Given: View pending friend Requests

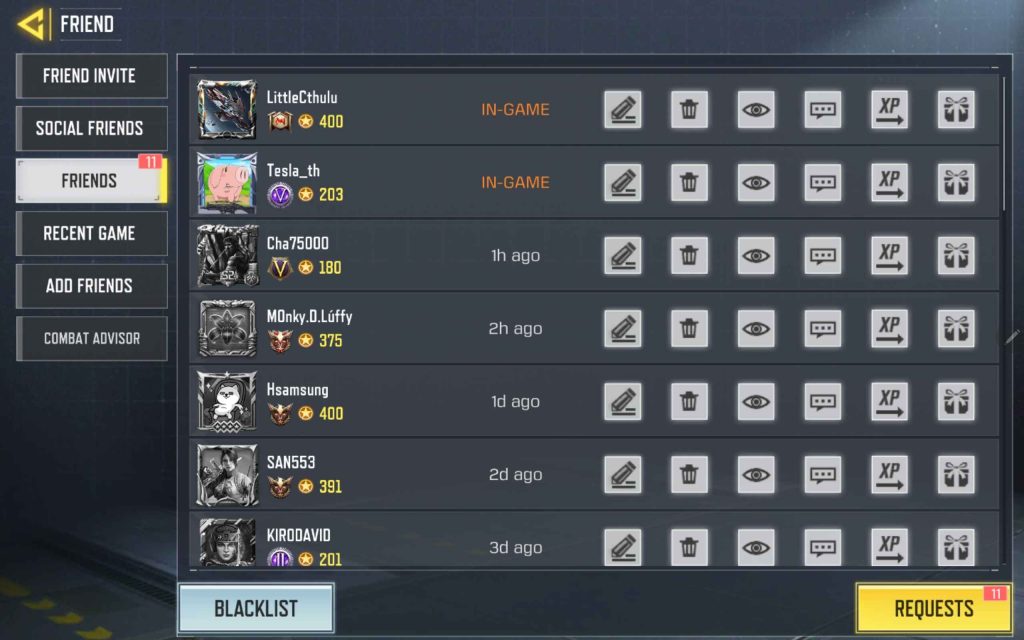Looking at the screenshot, I should coord(933,608).
